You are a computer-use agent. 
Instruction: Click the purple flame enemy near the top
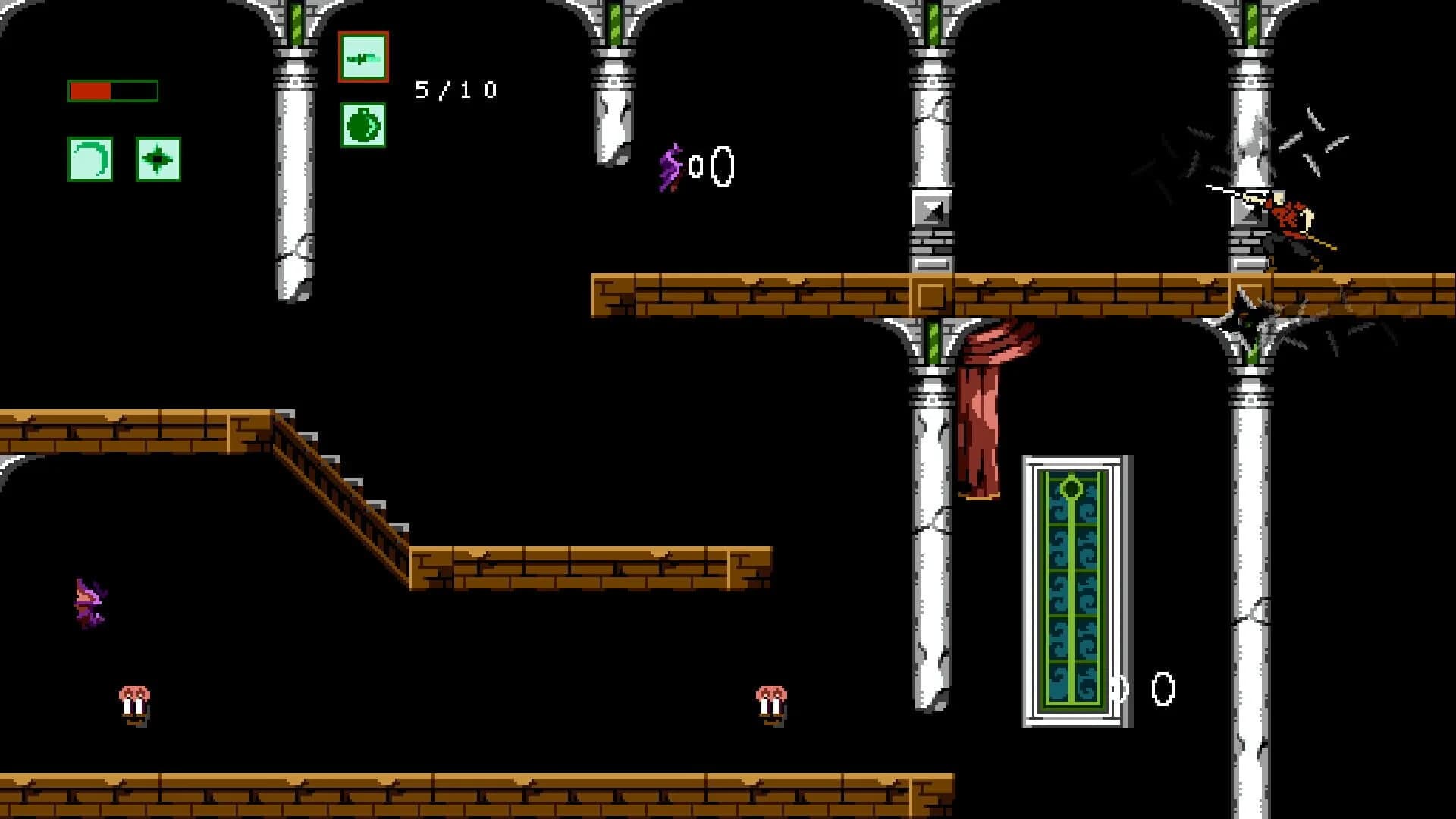(670, 165)
